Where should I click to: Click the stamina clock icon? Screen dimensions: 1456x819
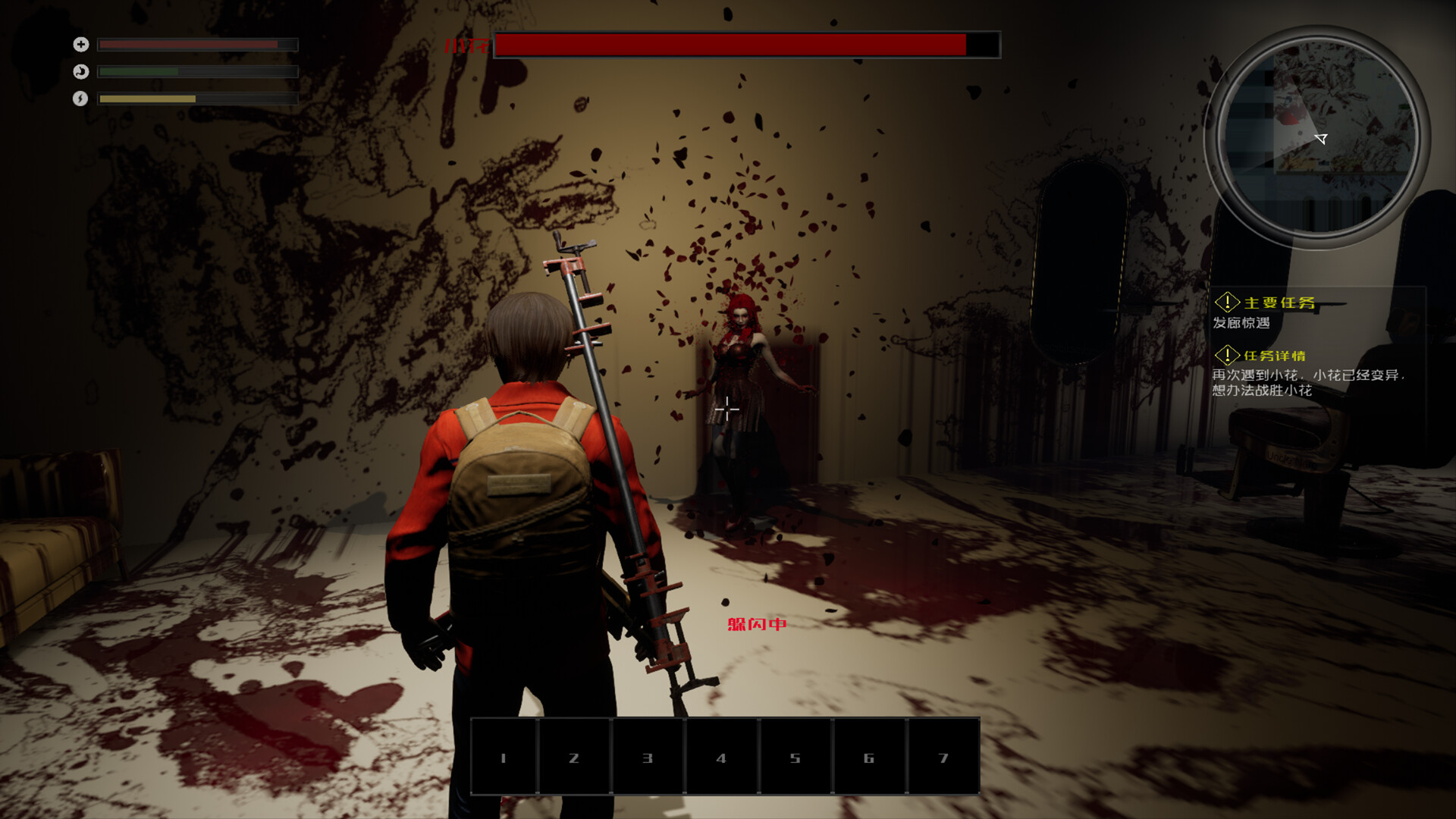tap(80, 71)
